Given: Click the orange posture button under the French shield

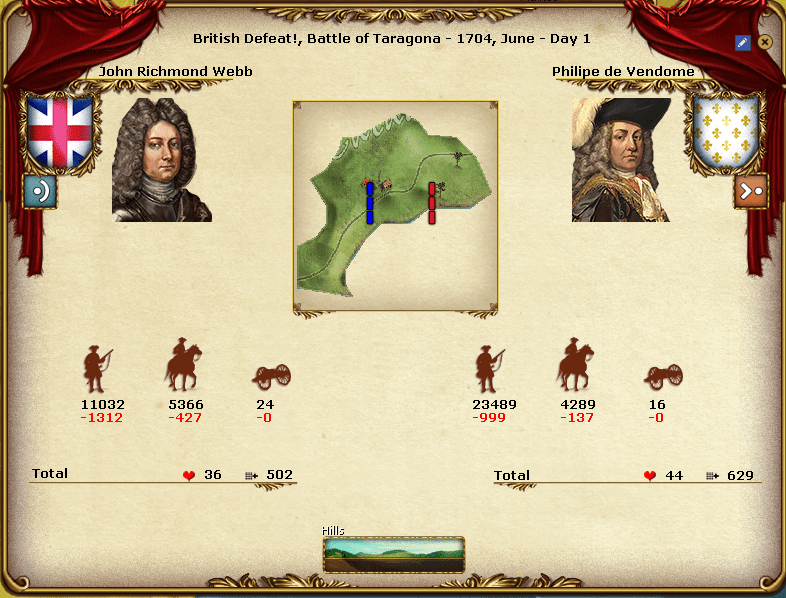Looking at the screenshot, I should 750,190.
